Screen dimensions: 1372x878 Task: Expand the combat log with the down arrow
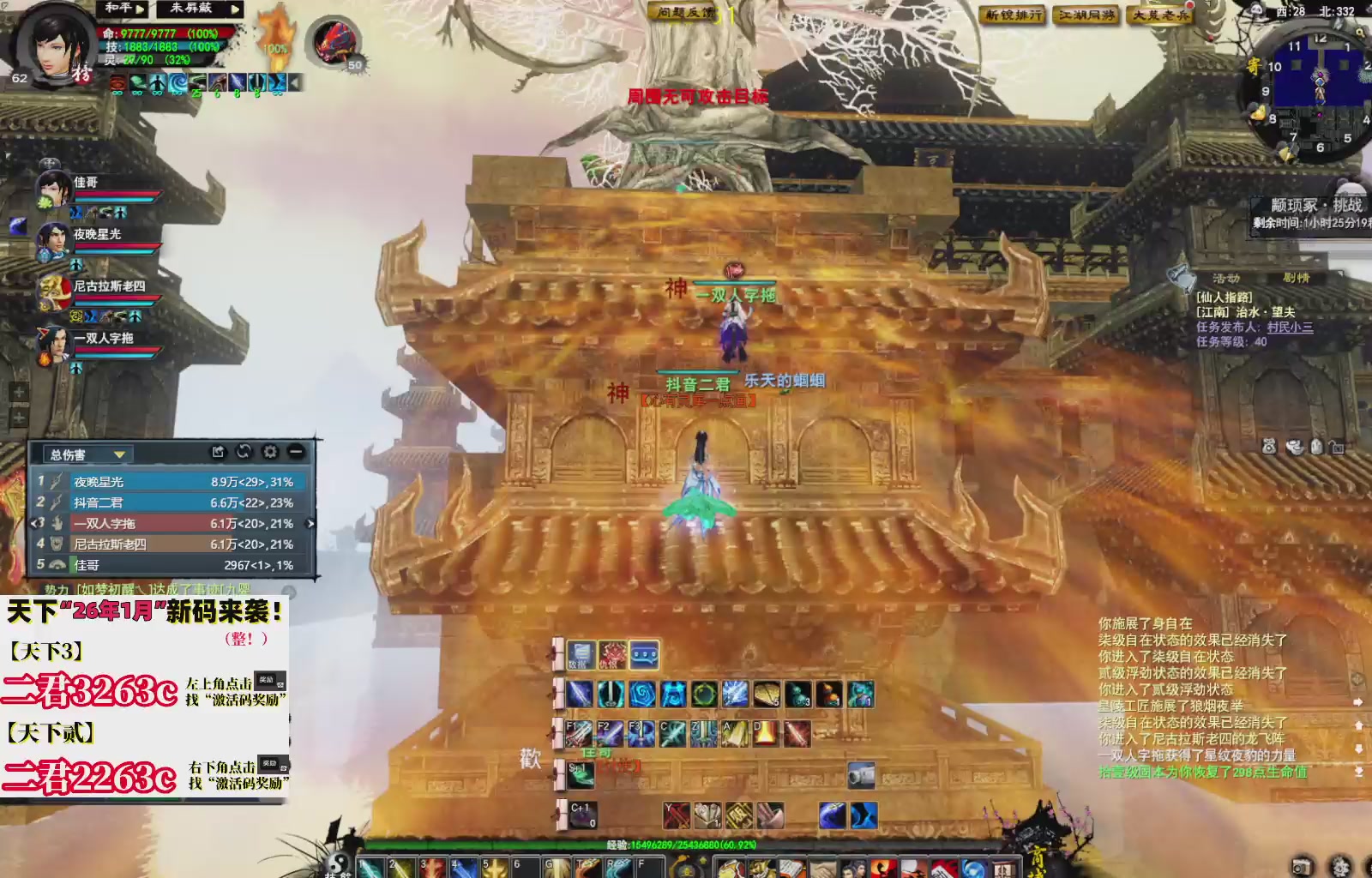click(x=1359, y=750)
